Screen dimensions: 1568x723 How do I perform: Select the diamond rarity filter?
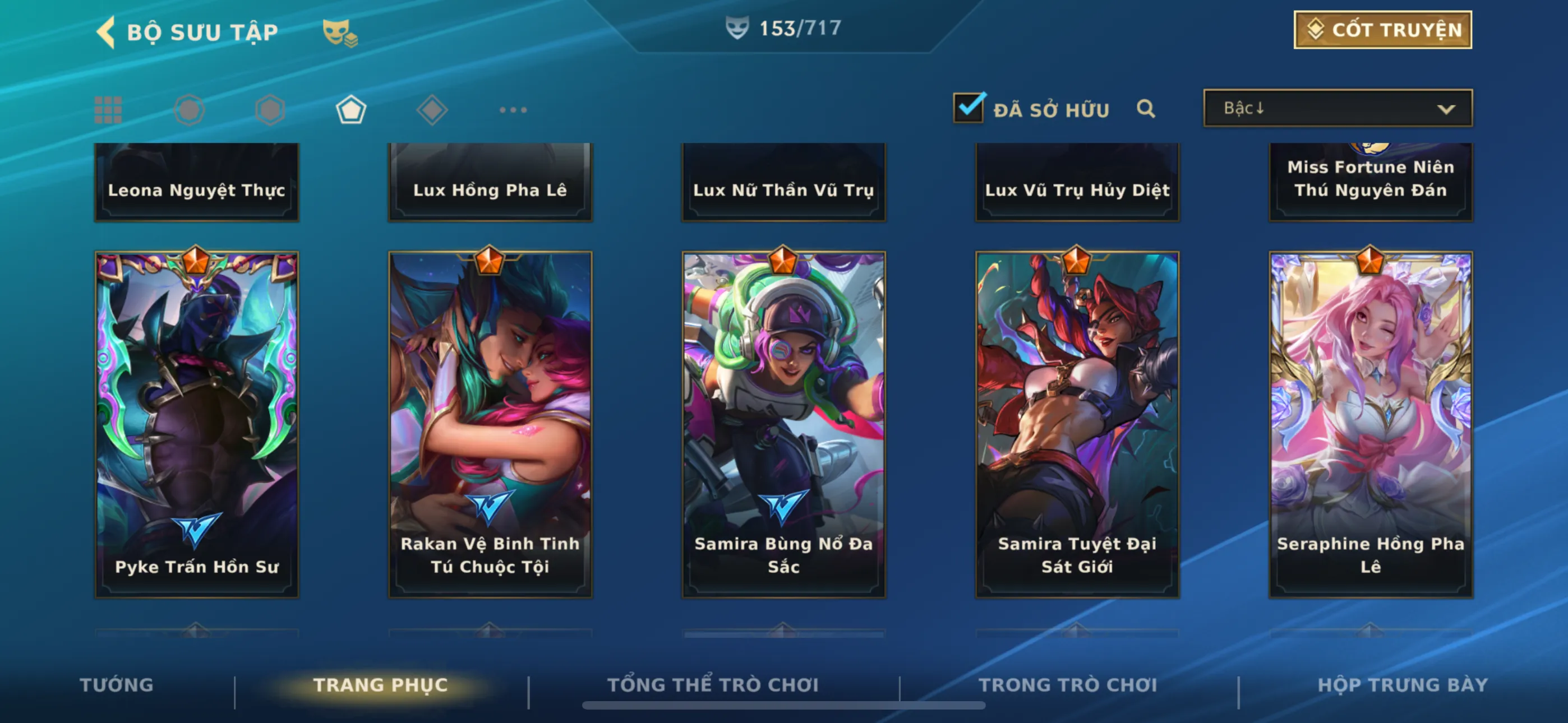pos(432,110)
